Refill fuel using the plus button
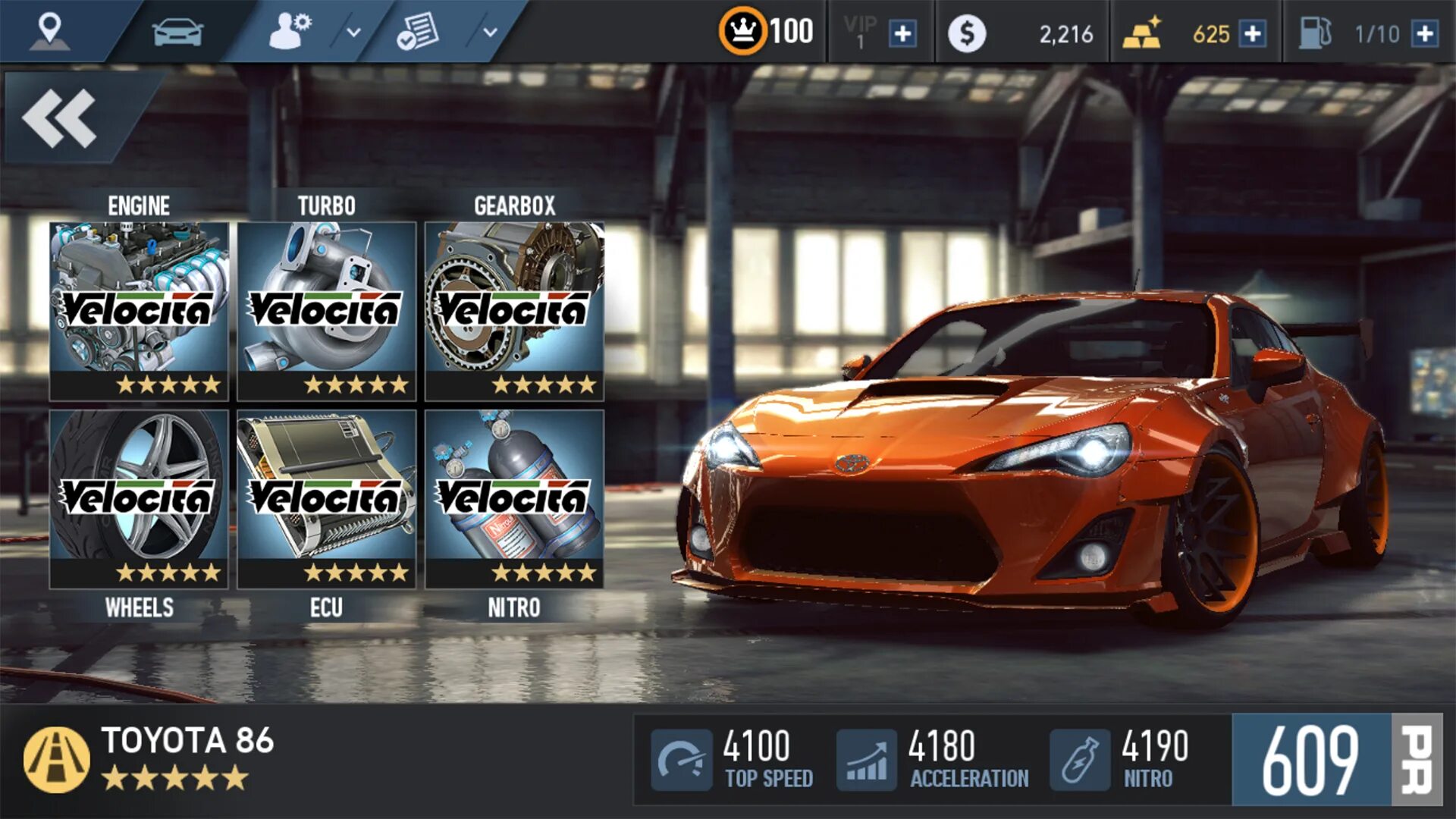1456x819 pixels. click(x=1426, y=34)
